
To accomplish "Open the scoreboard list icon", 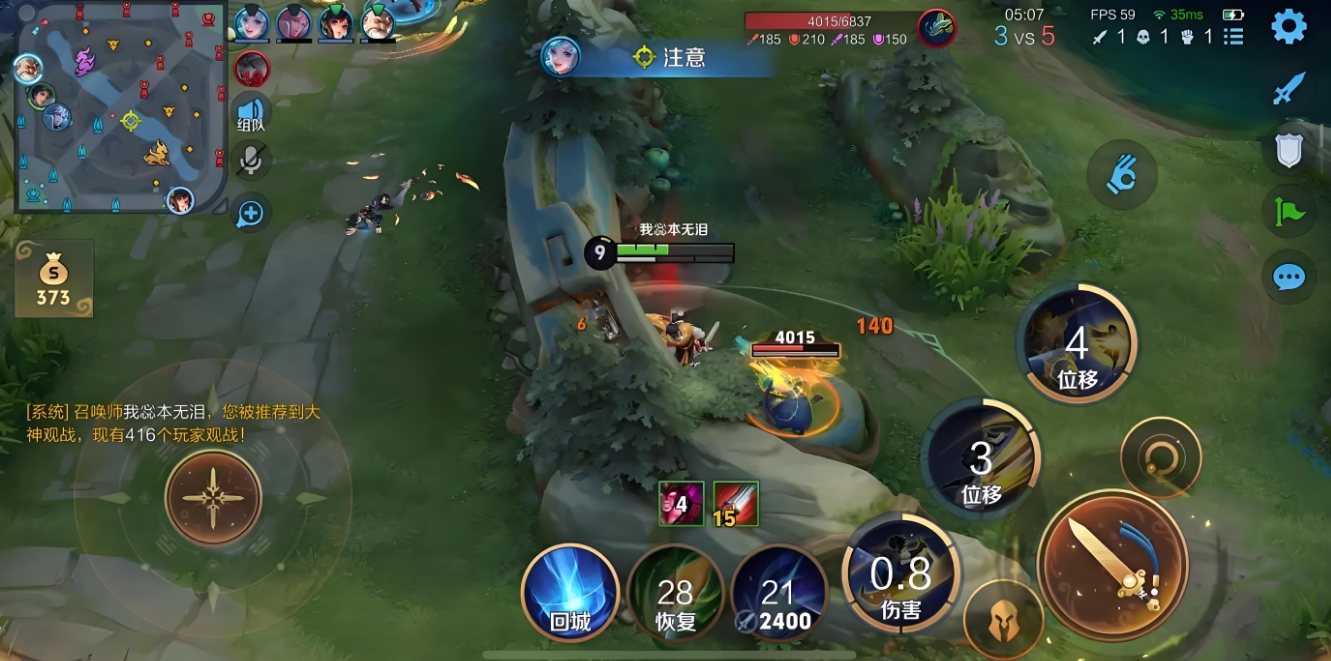I will coord(1234,37).
